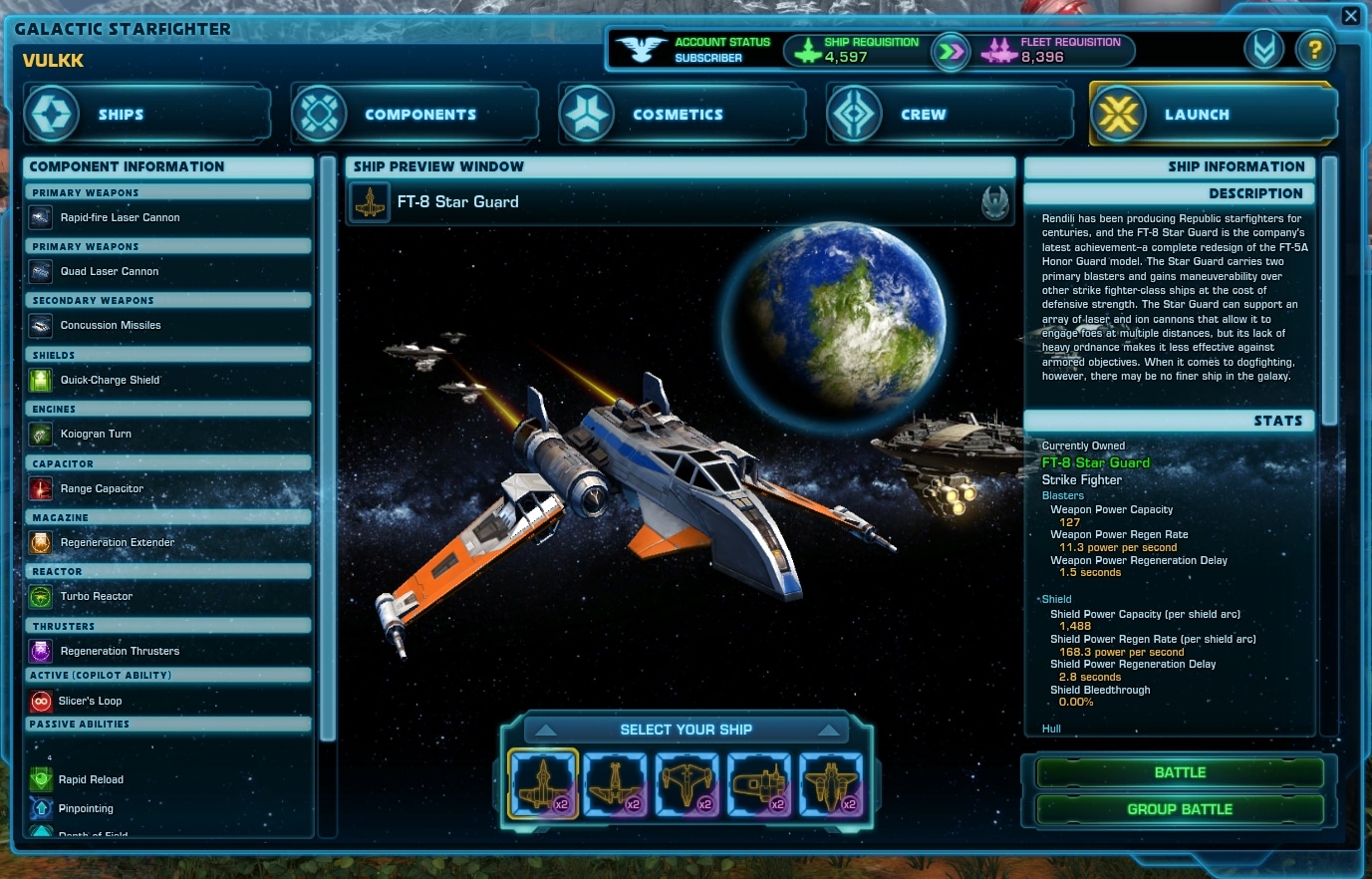Open the Rapid Reload passive ability
The height and width of the screenshot is (879, 1372).
click(41, 779)
